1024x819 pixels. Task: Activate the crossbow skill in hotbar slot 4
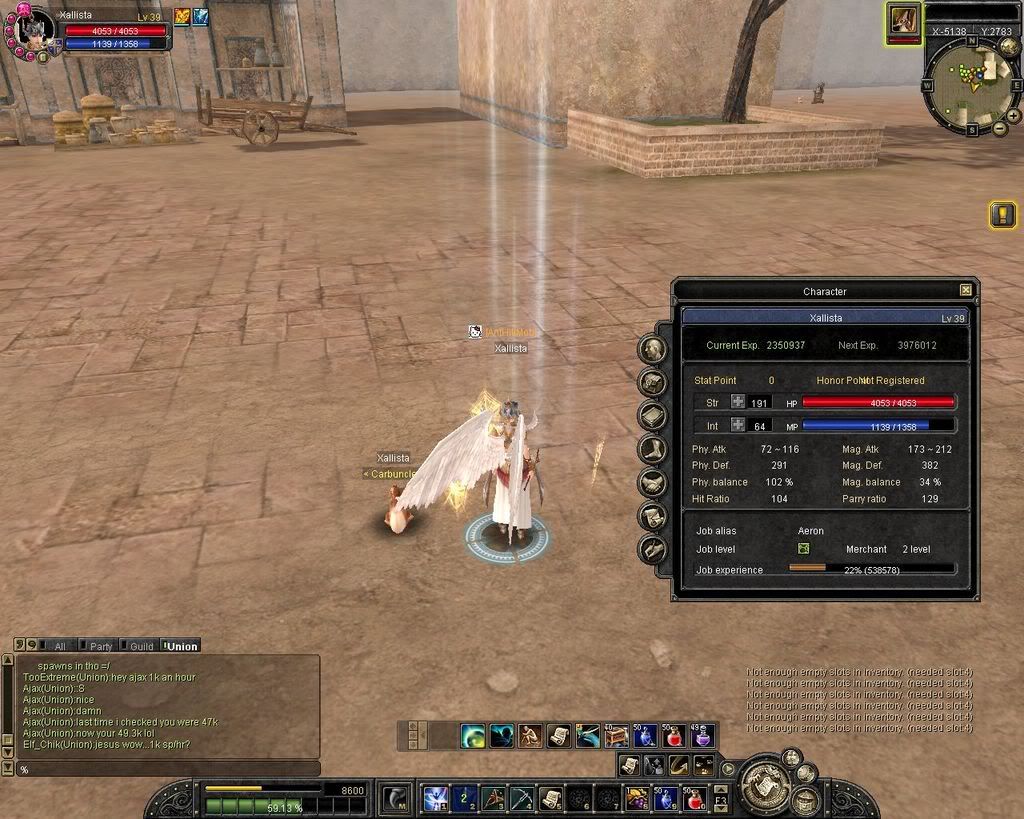[521, 798]
